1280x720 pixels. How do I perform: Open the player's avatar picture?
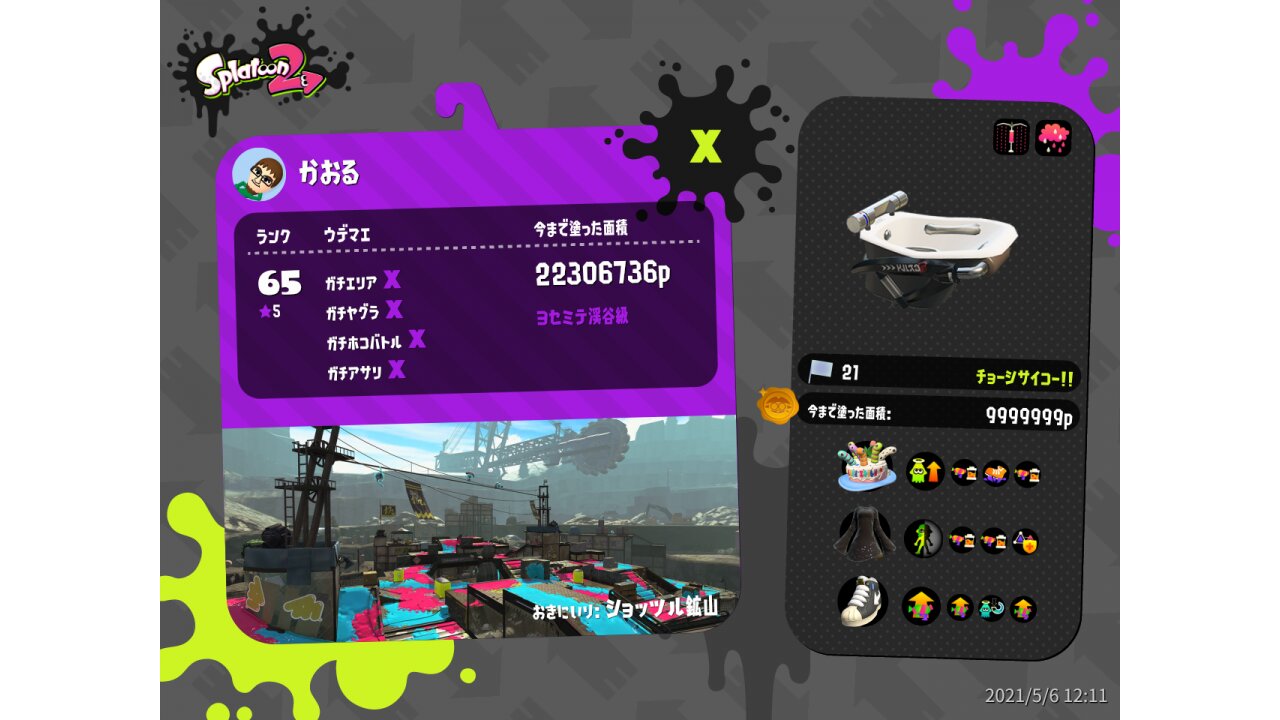pos(258,175)
